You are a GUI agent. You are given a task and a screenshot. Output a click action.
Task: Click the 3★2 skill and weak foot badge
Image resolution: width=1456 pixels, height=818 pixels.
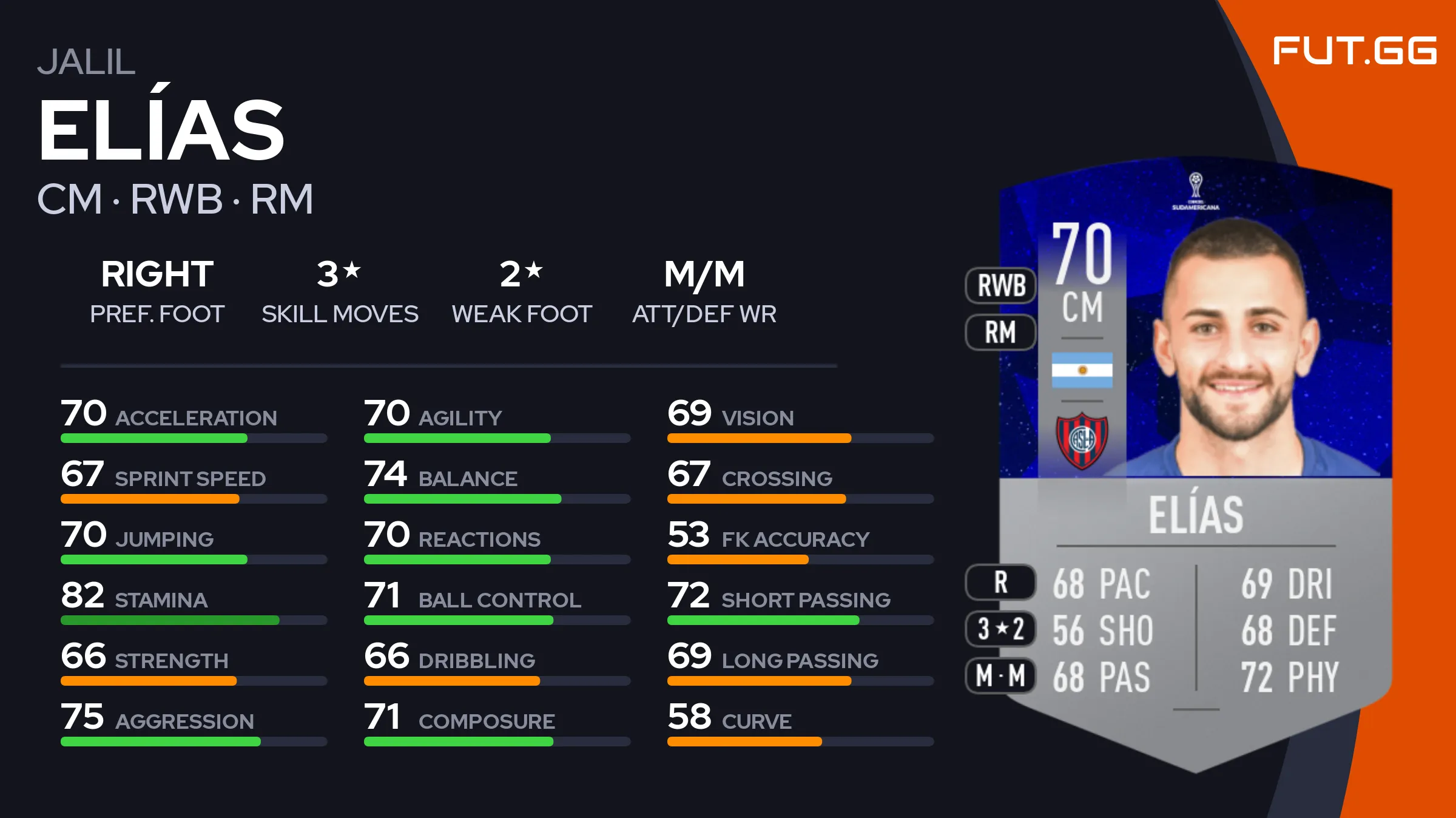click(x=1000, y=629)
